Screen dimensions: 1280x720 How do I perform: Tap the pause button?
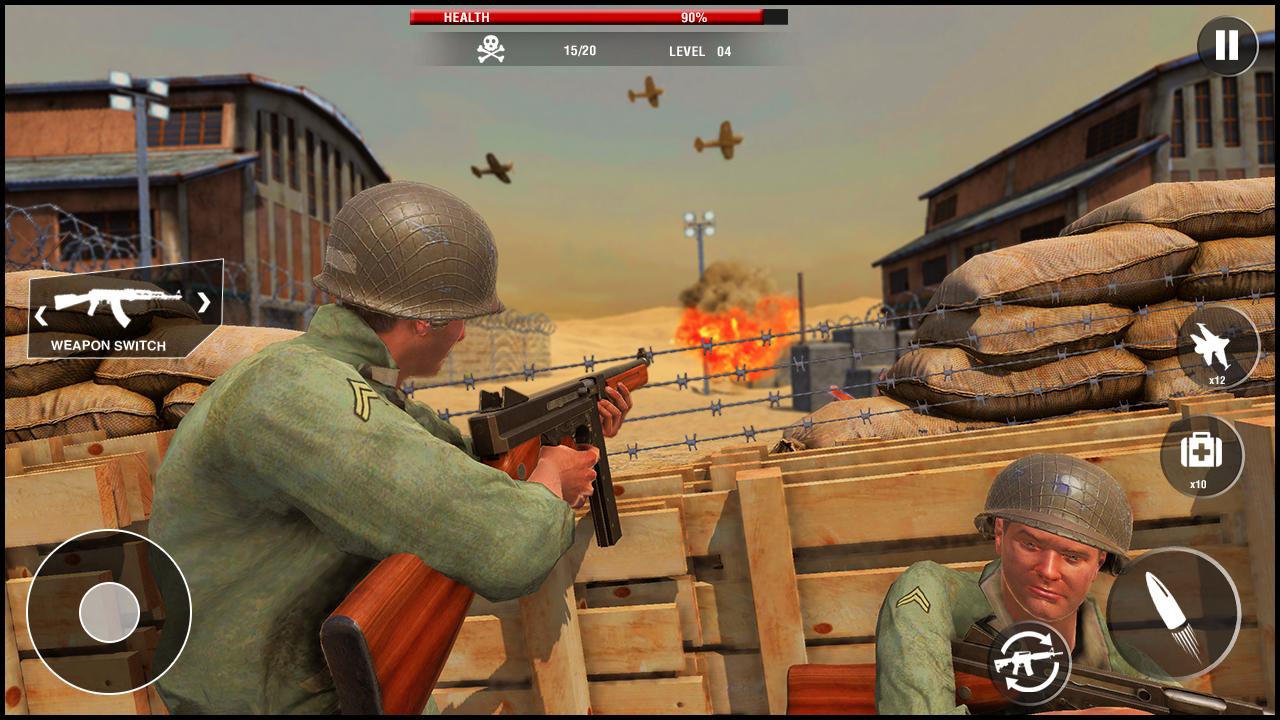1225,46
